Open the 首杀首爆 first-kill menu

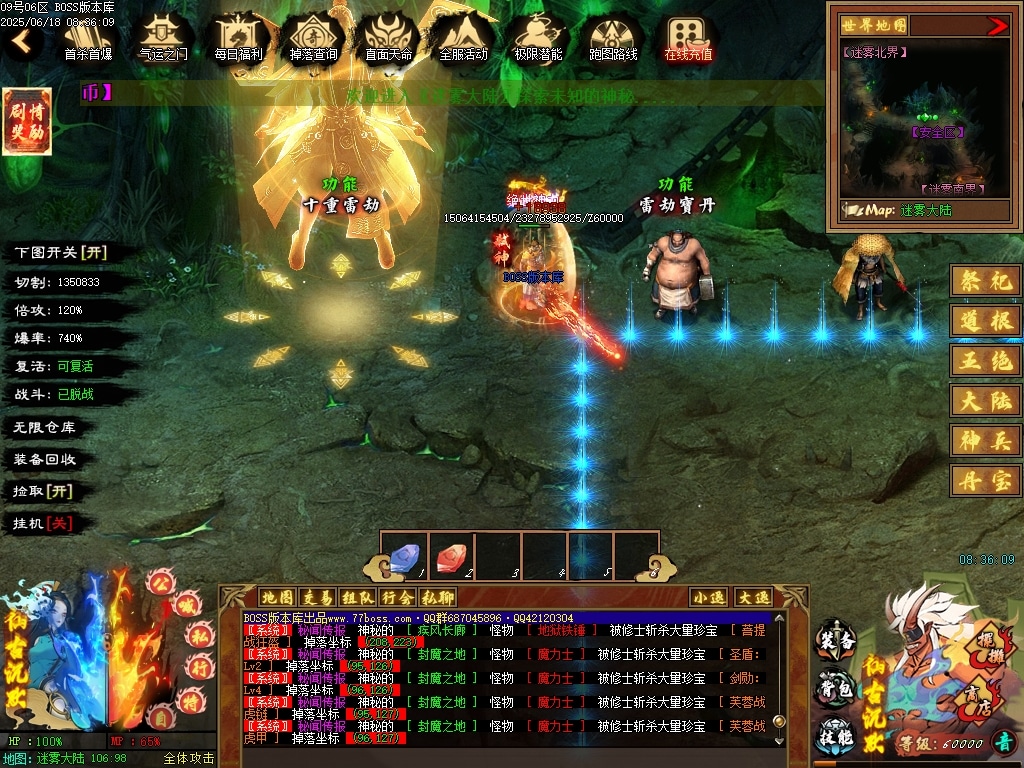pos(88,38)
